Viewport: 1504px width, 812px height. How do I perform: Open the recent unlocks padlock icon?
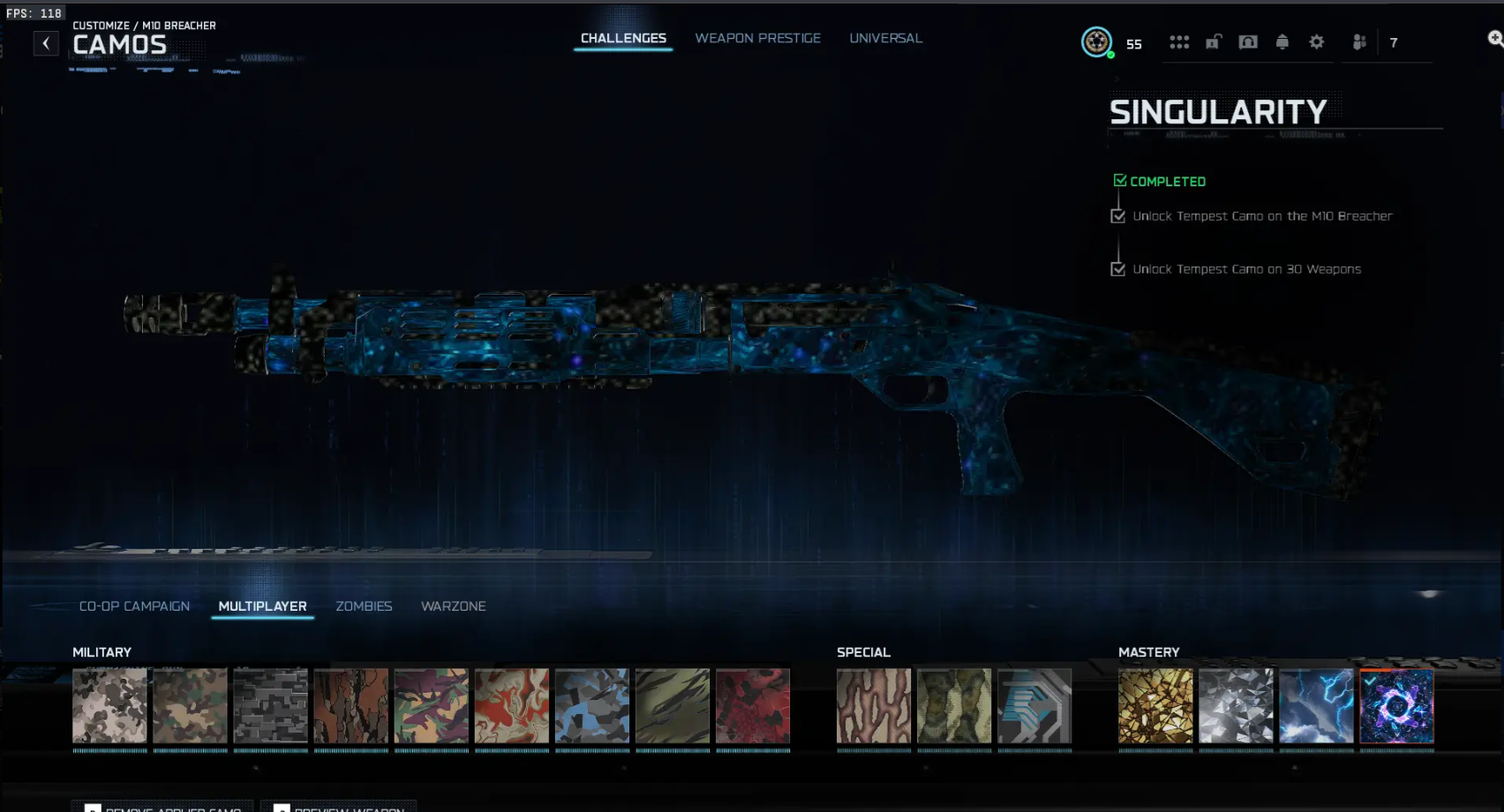point(1214,41)
